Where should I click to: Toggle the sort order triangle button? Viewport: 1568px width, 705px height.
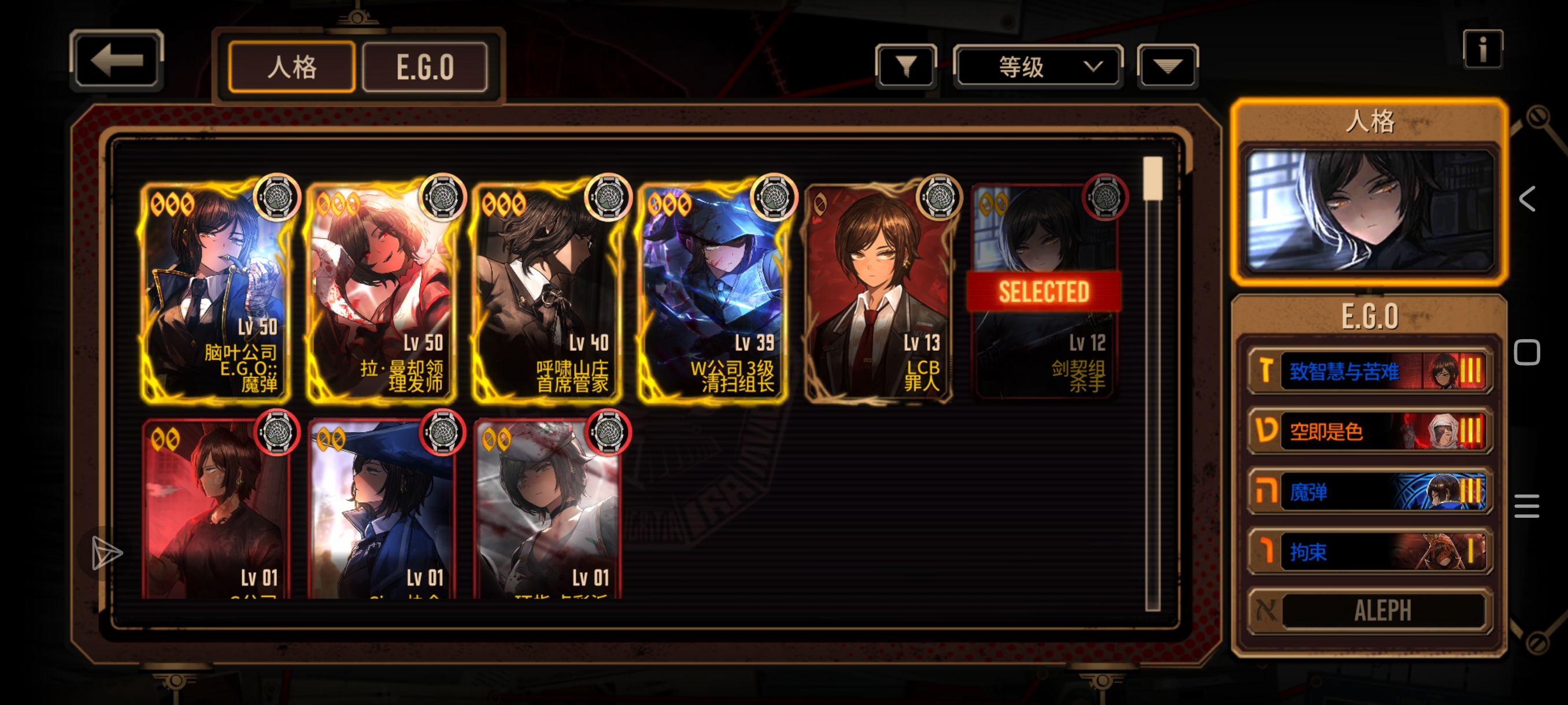(x=1167, y=66)
